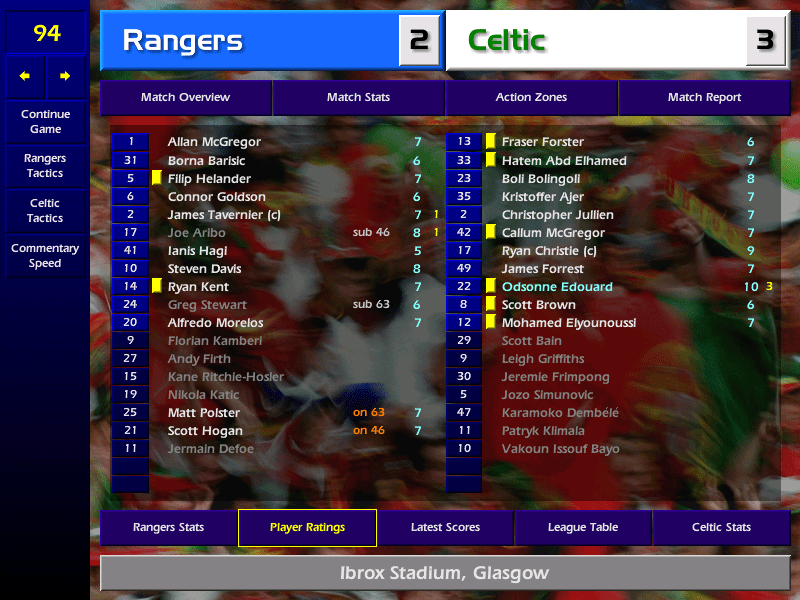
Task: Open the Match Report tab
Action: pos(704,98)
